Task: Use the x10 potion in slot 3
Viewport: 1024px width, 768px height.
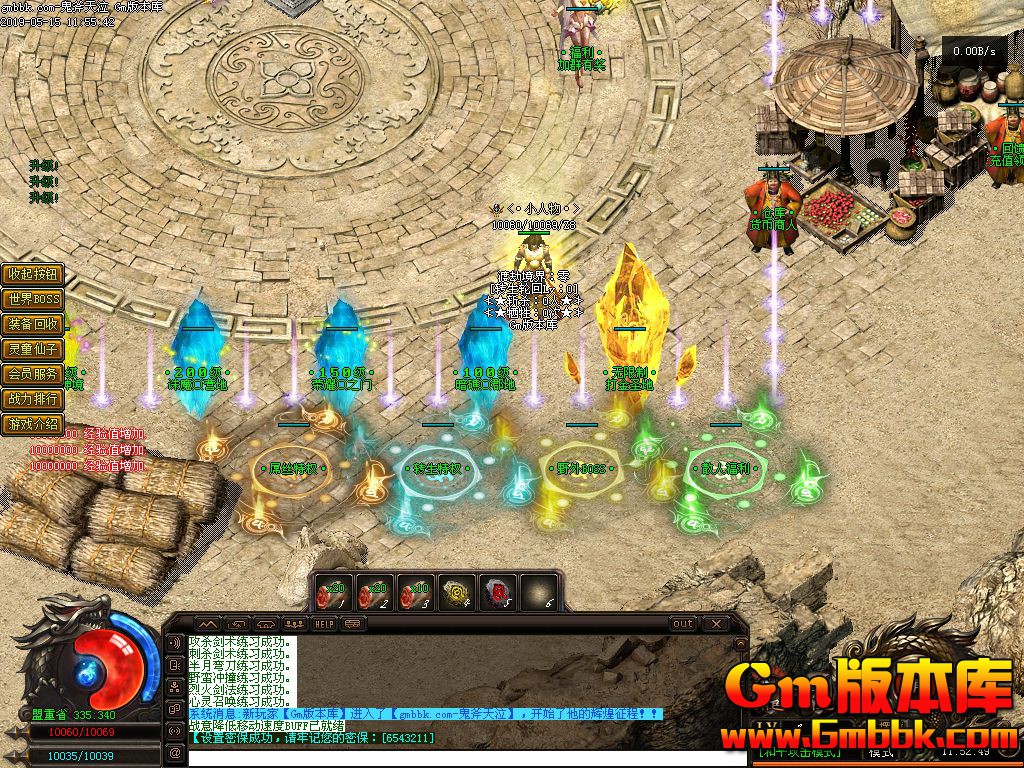Action: (415, 593)
